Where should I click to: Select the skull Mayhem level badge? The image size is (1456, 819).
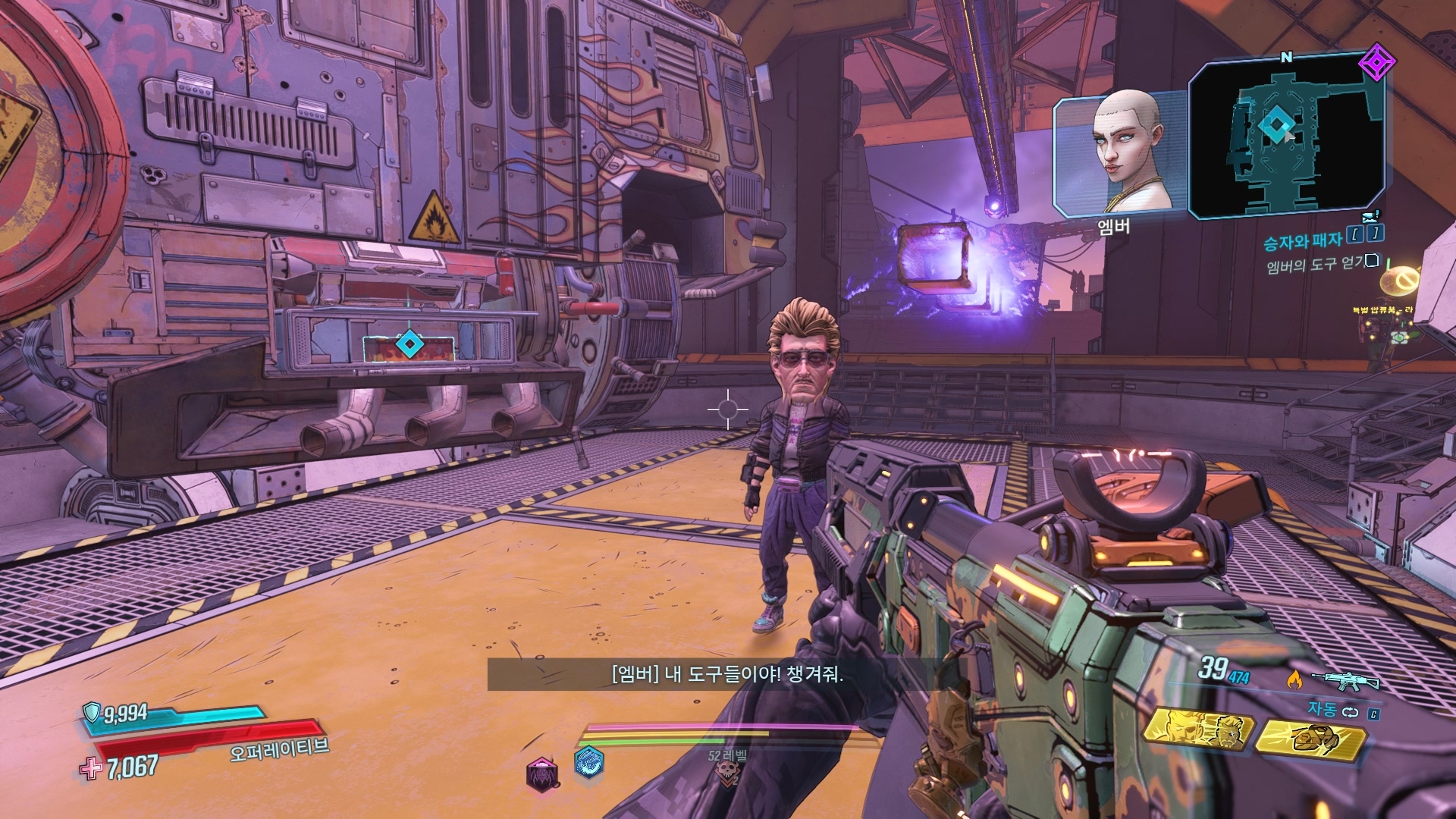click(x=726, y=773)
